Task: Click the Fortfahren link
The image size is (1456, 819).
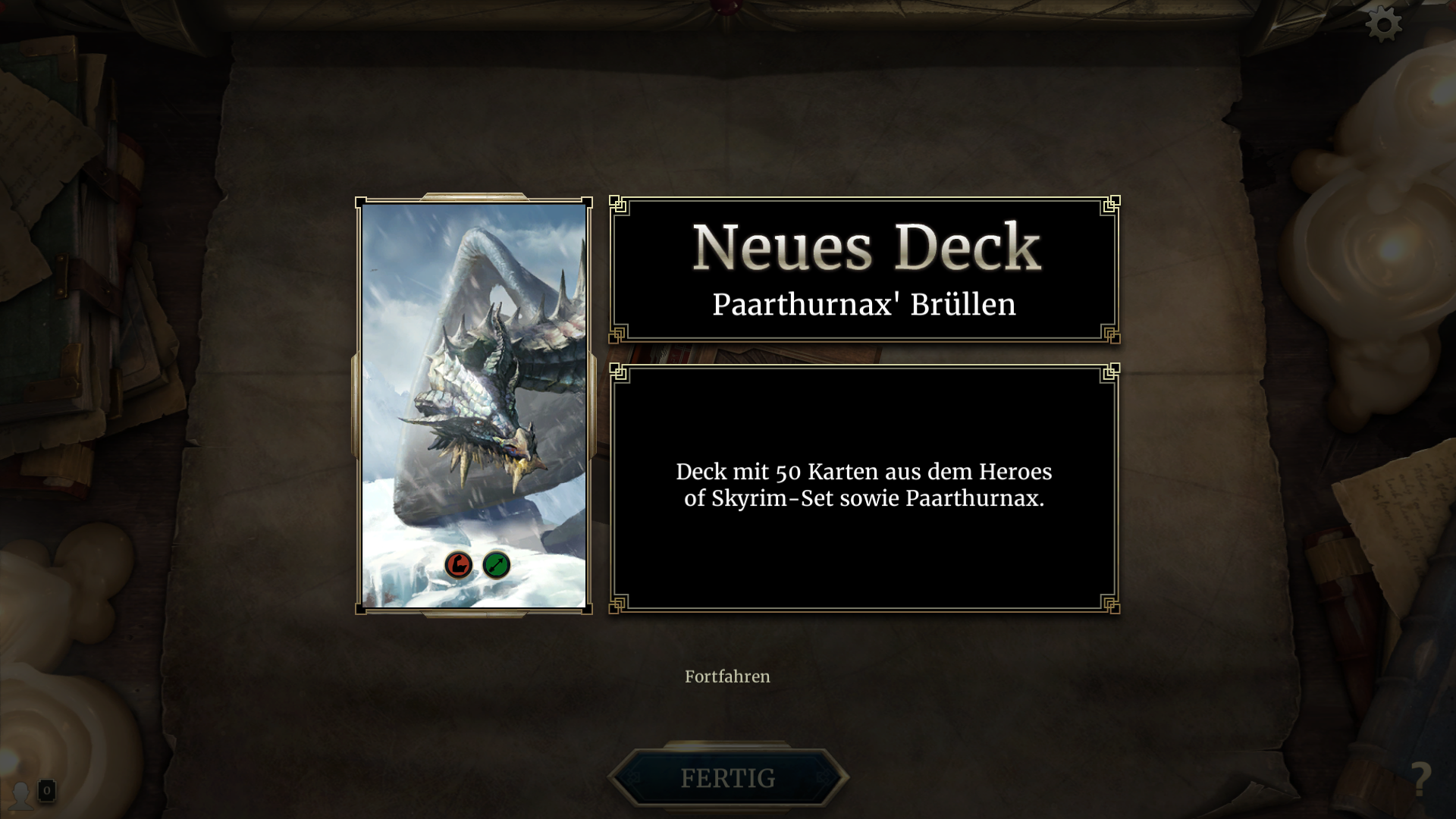Action: coord(727,676)
